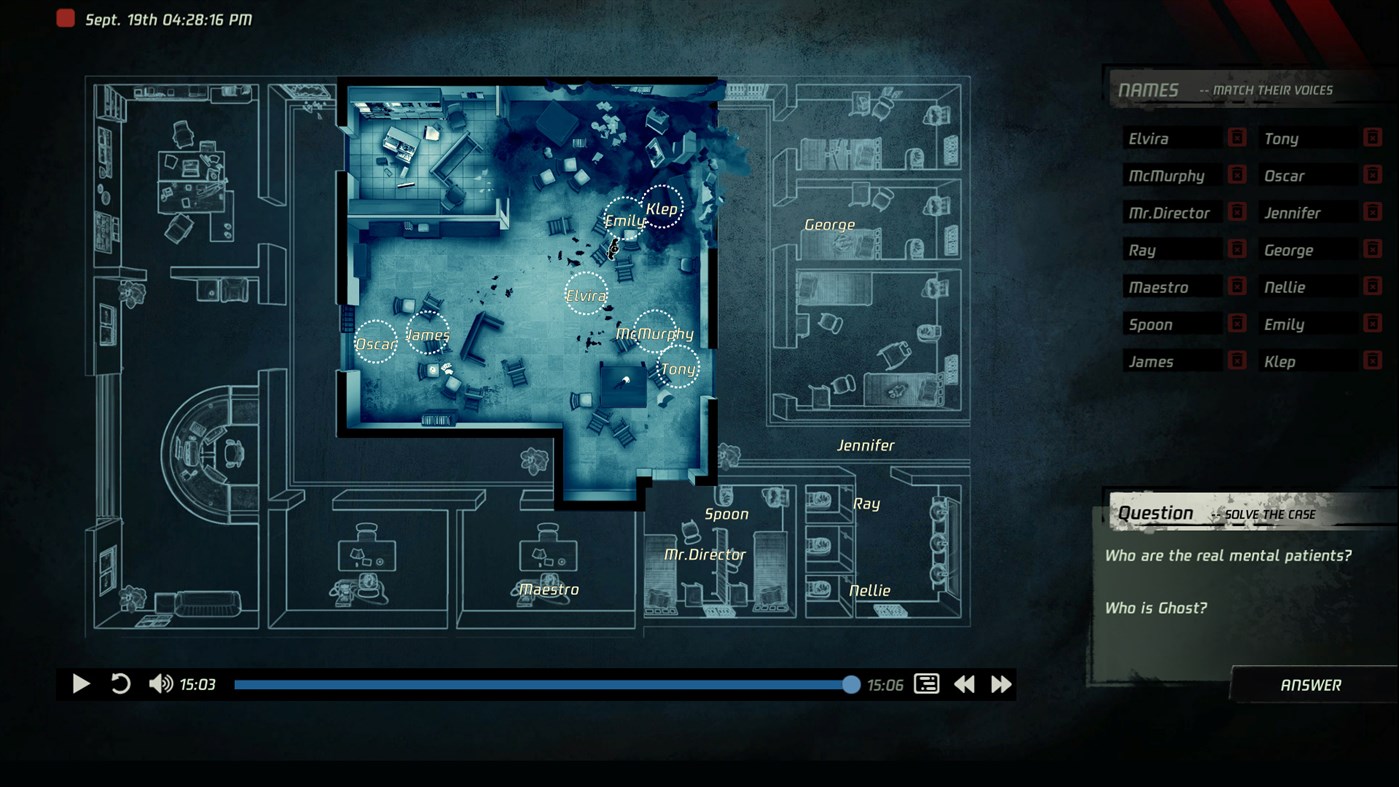Click the Replay icon to restart playback
Image resolution: width=1399 pixels, height=787 pixels.
(x=120, y=683)
